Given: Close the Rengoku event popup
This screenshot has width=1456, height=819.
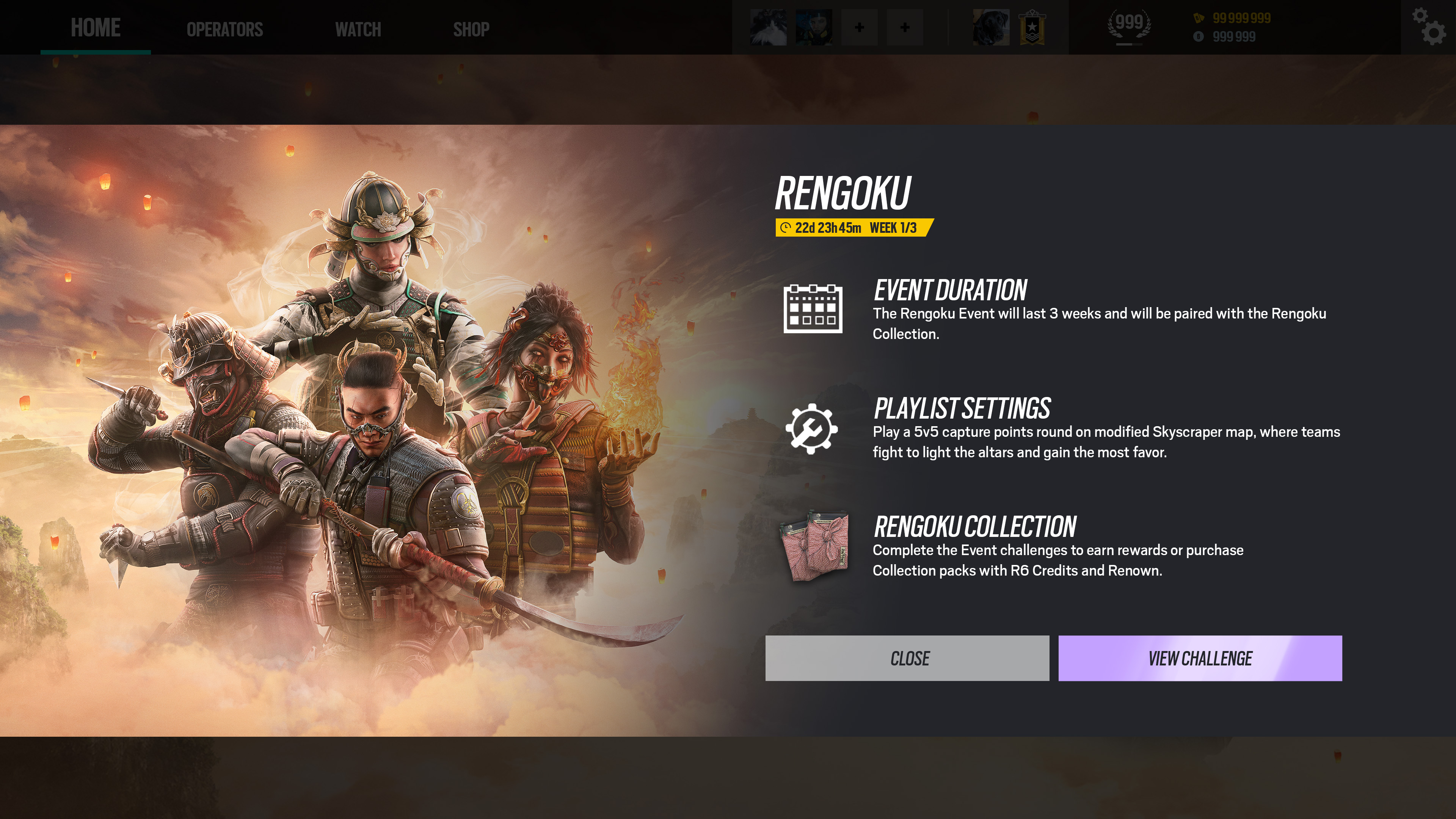Looking at the screenshot, I should tap(907, 658).
